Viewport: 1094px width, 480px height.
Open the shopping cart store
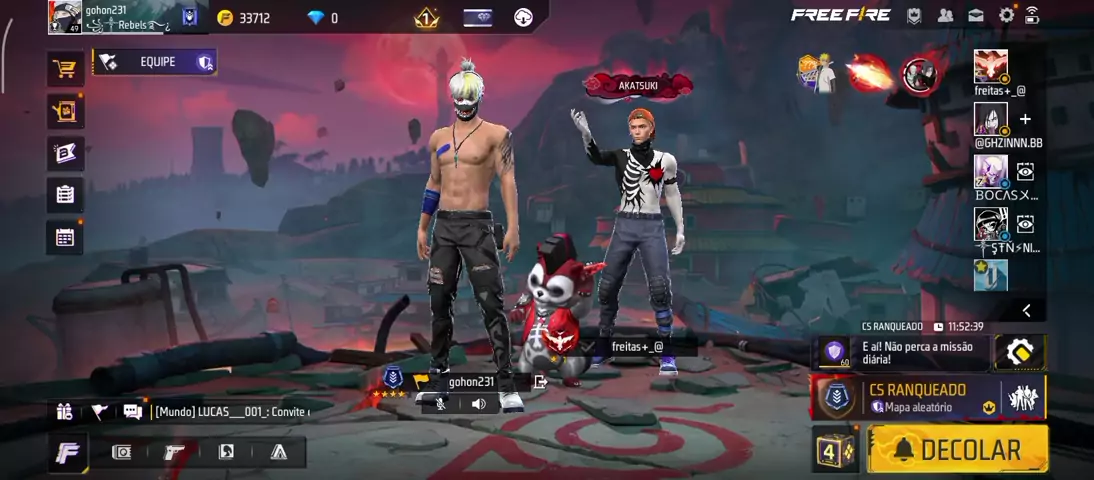65,69
